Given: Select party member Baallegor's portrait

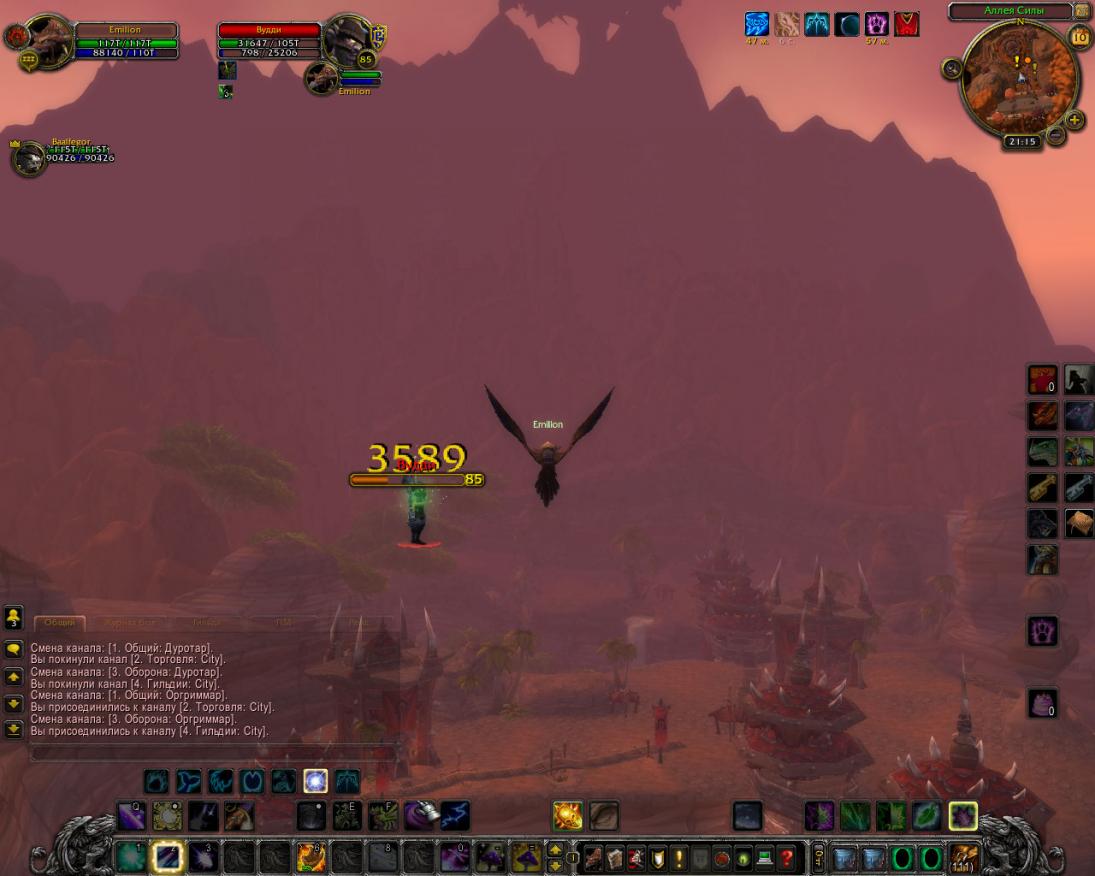Looking at the screenshot, I should click(x=30, y=158).
